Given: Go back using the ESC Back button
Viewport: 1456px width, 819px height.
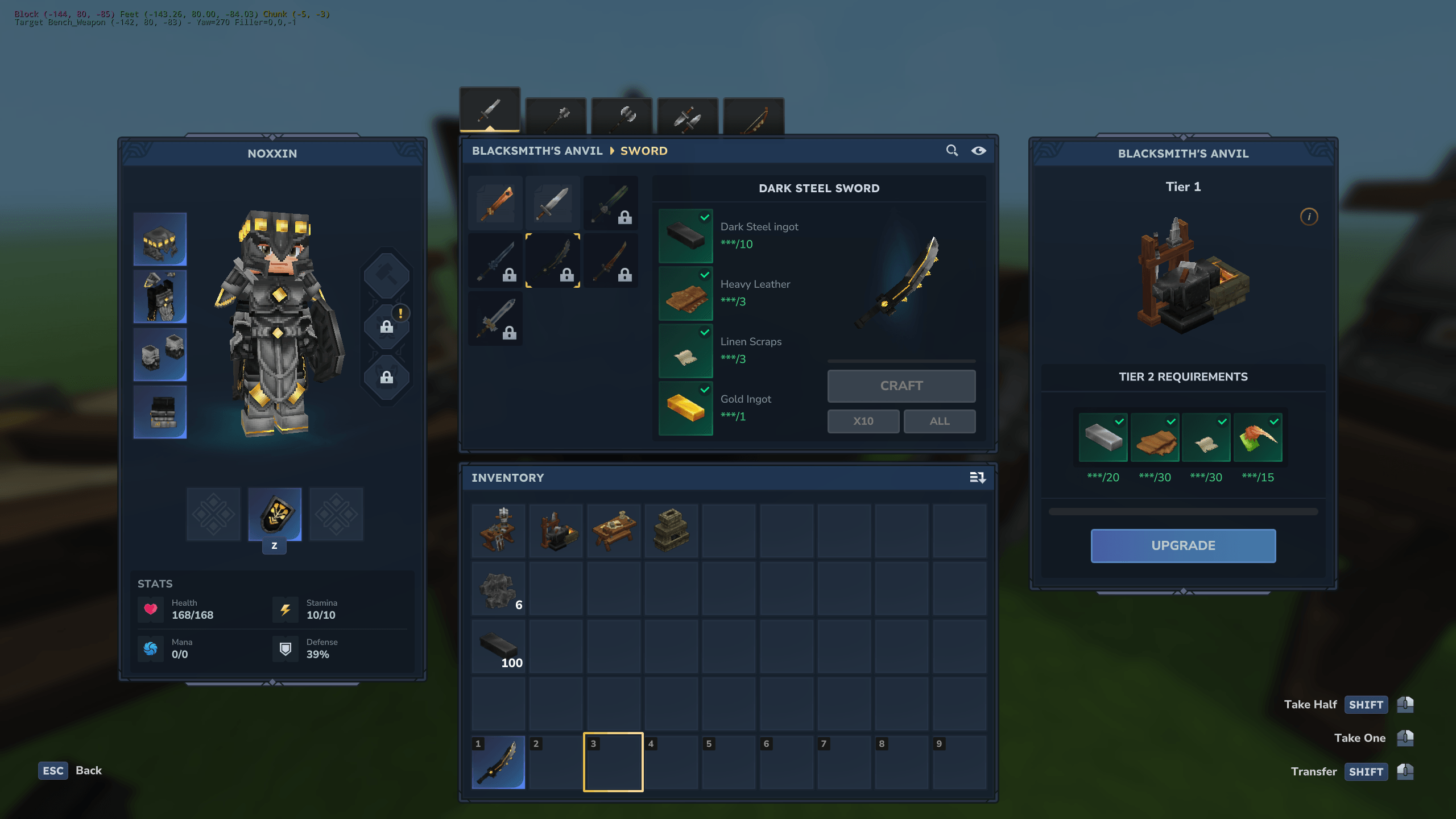Looking at the screenshot, I should 70,771.
